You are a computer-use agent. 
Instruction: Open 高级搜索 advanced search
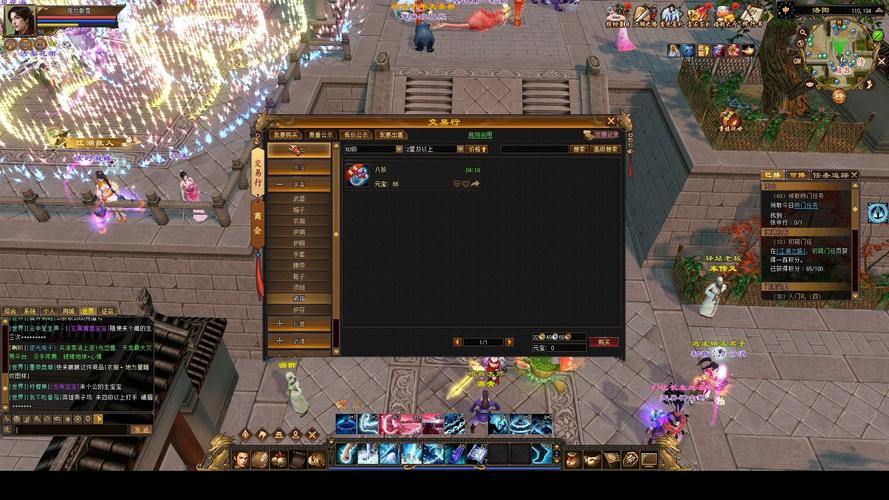[x=606, y=149]
